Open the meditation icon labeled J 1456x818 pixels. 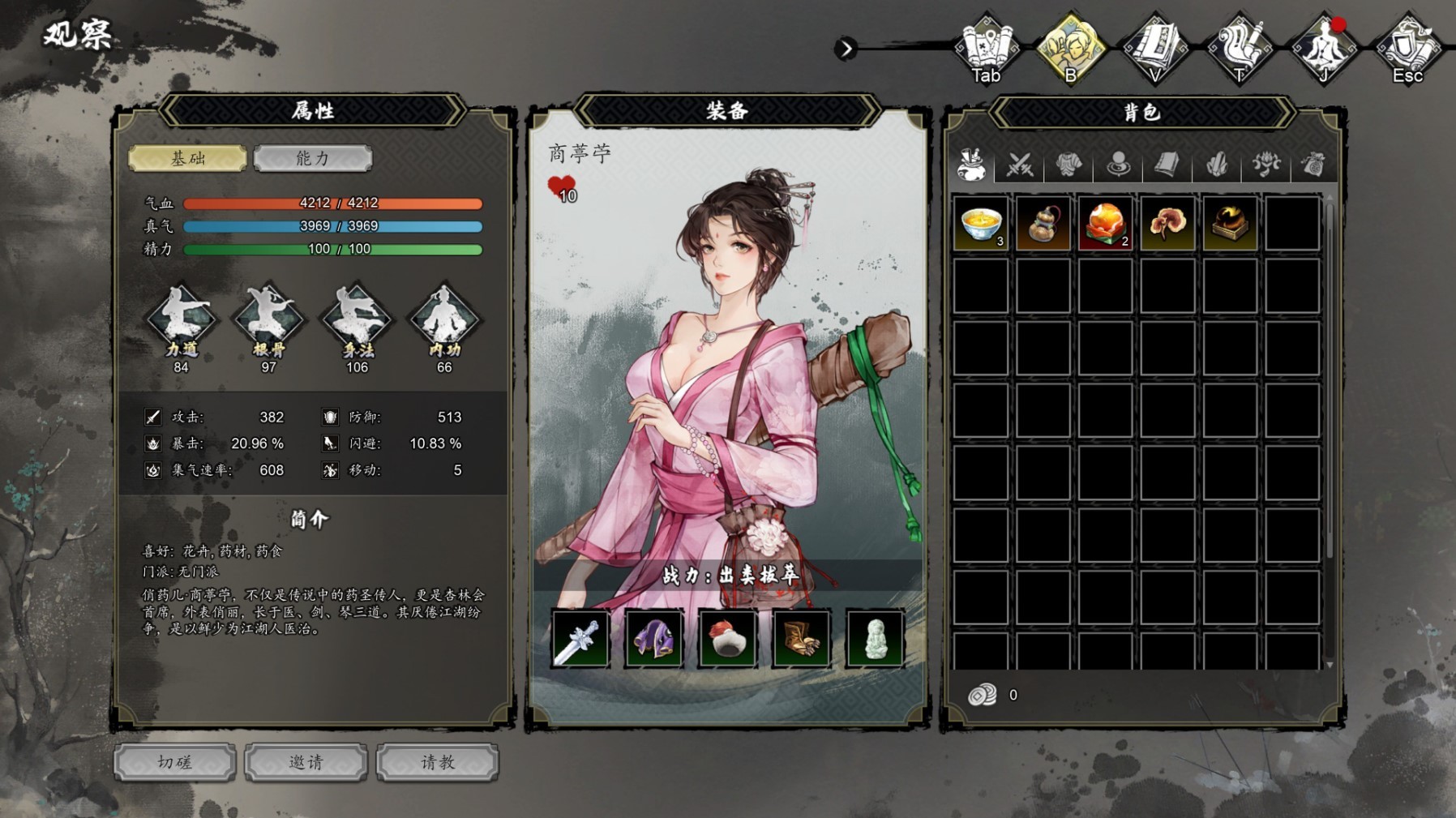pos(1323,49)
